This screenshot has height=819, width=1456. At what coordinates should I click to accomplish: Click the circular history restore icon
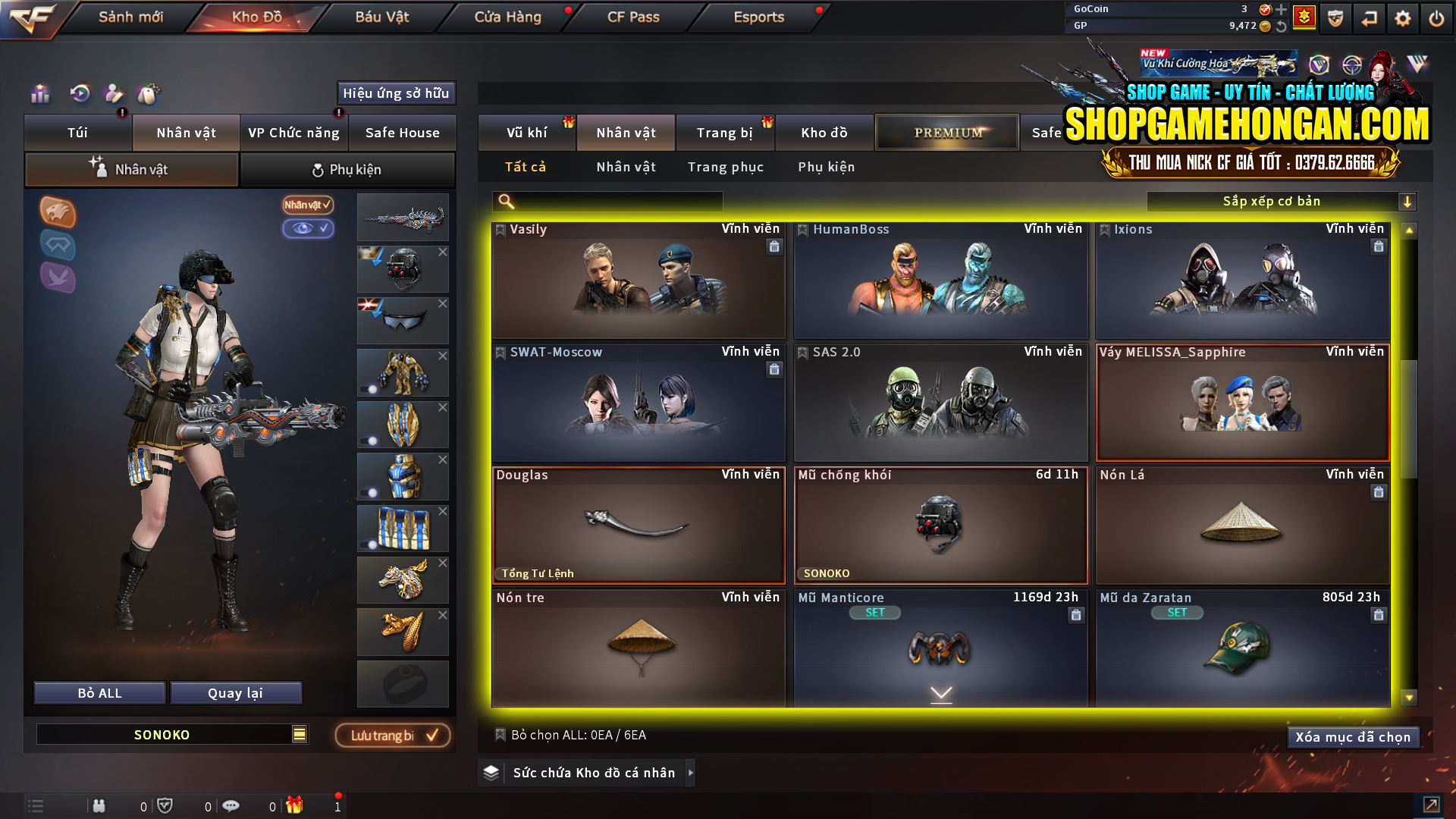pyautogui.click(x=78, y=94)
